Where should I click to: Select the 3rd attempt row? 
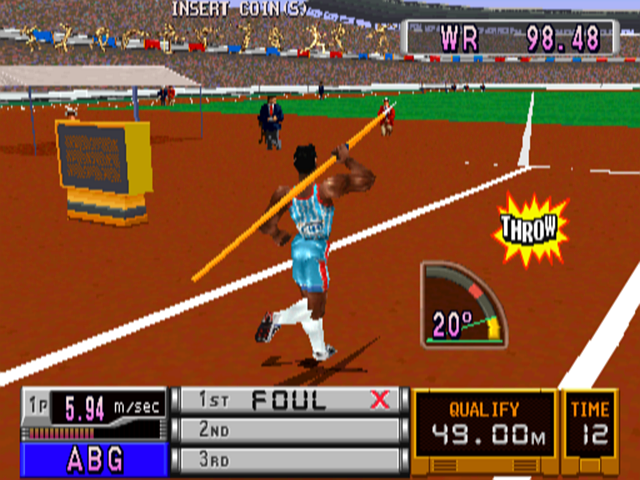point(289,459)
